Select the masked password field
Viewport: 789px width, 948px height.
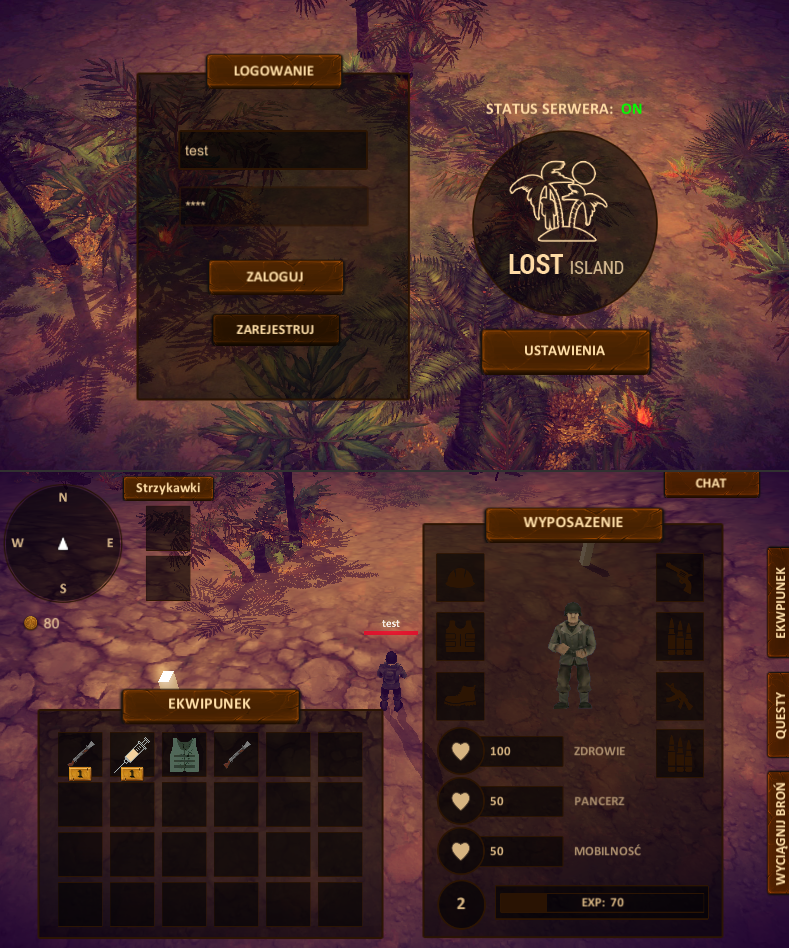(x=273, y=207)
